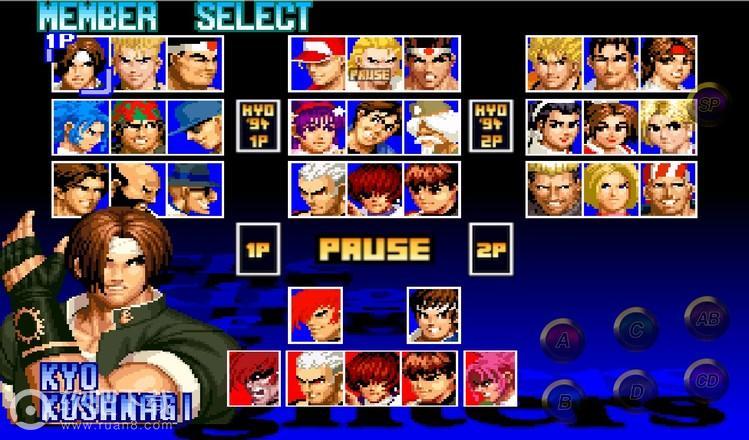The width and height of the screenshot is (749, 440).
Task: Choose Terry Bogard in the red cap
Action: pyautogui.click(x=318, y=64)
